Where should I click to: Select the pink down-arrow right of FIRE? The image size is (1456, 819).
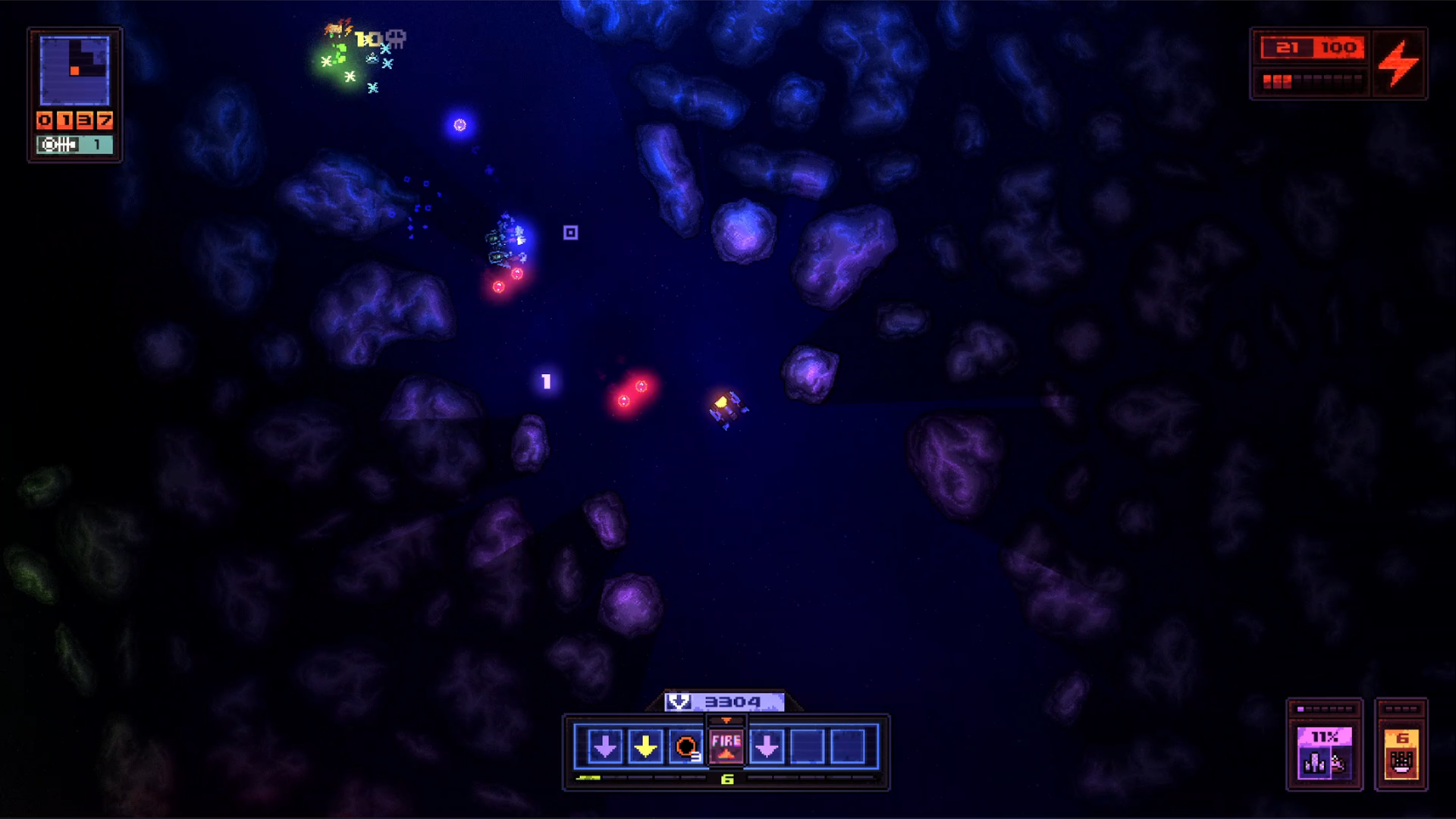tap(767, 746)
